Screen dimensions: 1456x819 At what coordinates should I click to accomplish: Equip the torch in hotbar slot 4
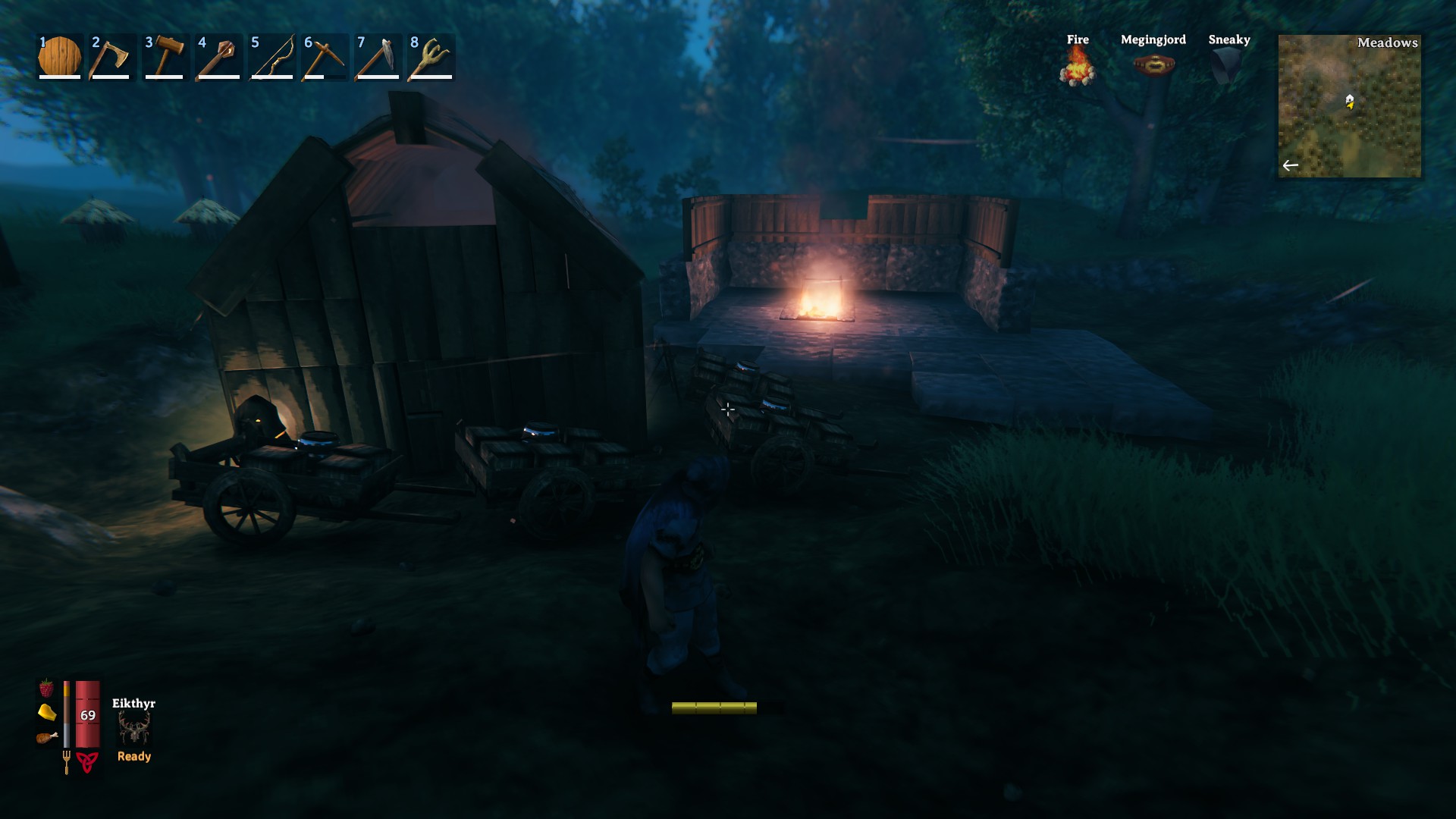pos(218,56)
